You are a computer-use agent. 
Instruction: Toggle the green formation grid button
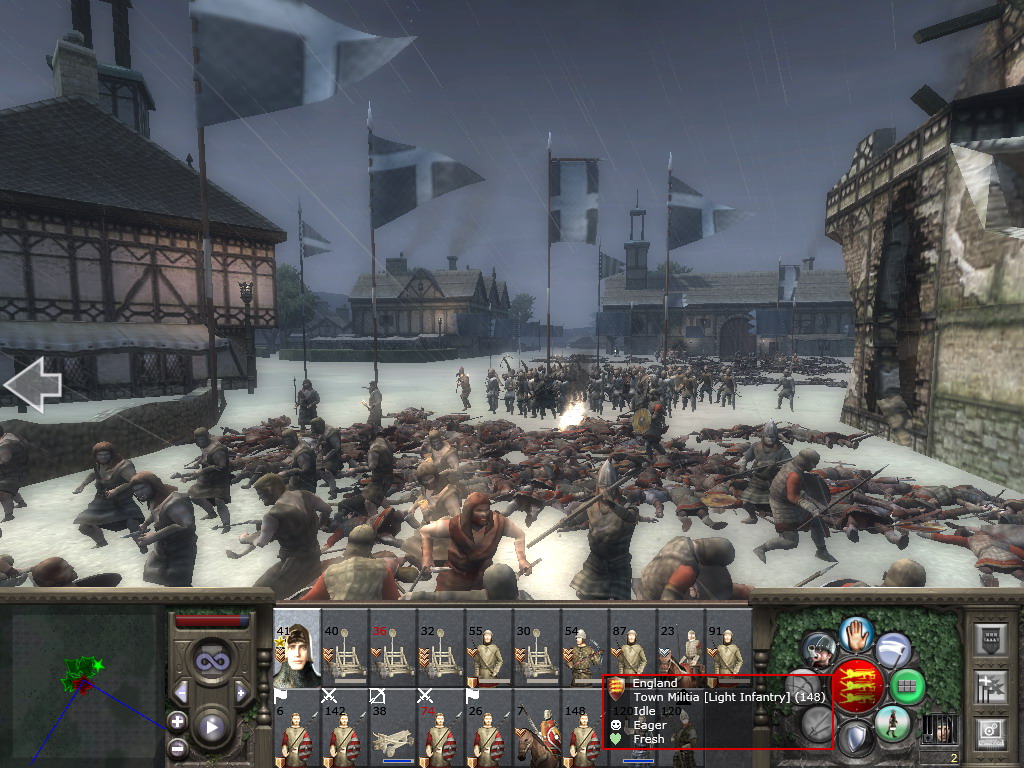908,687
